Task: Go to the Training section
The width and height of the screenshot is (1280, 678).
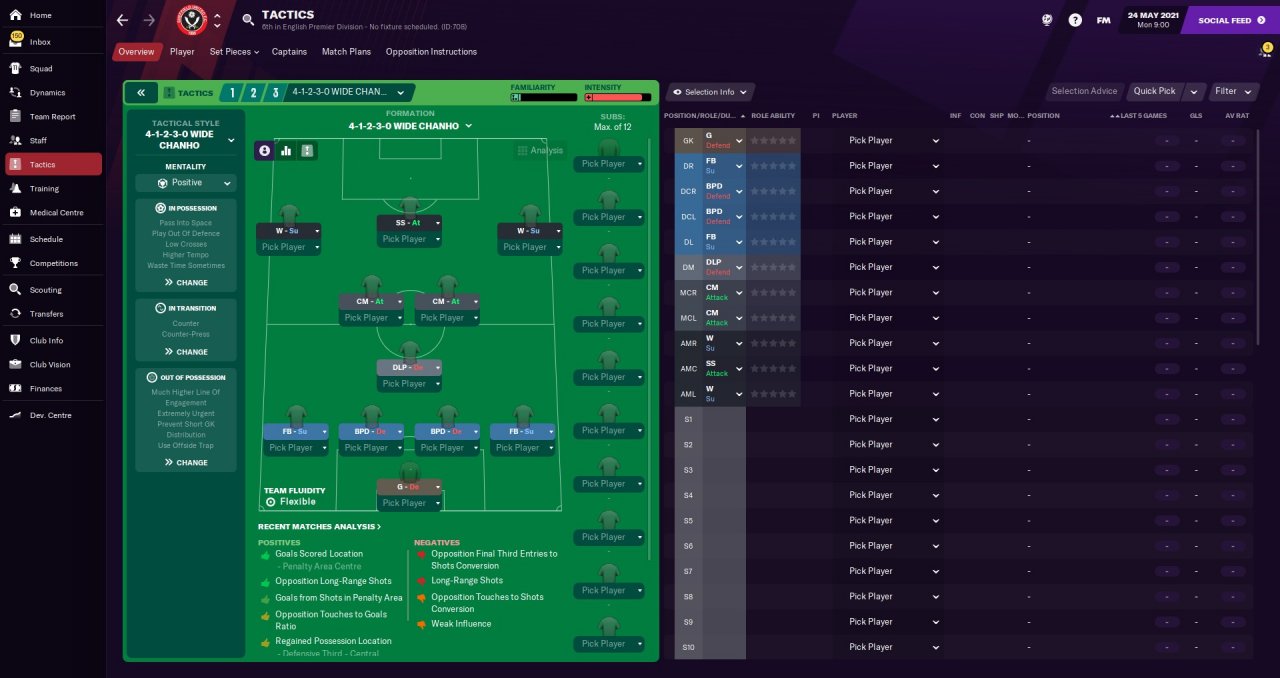Action: click(44, 189)
